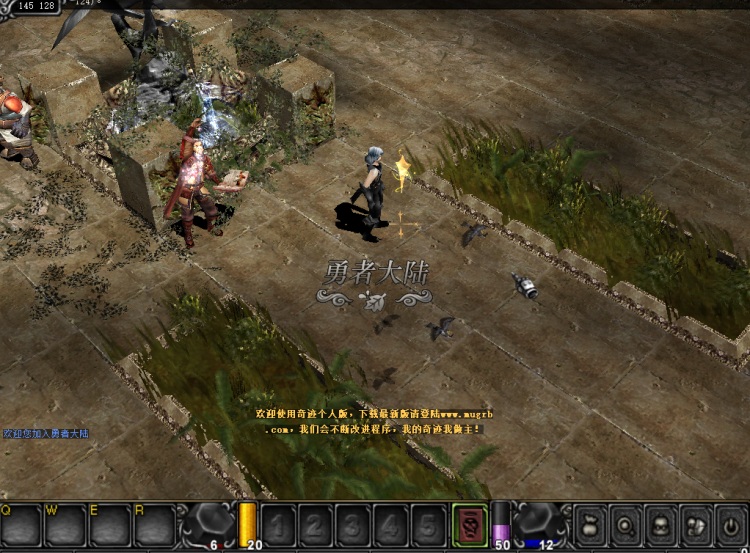750x553 pixels.
Task: Choose skill slot number 4
Action: pos(391,525)
